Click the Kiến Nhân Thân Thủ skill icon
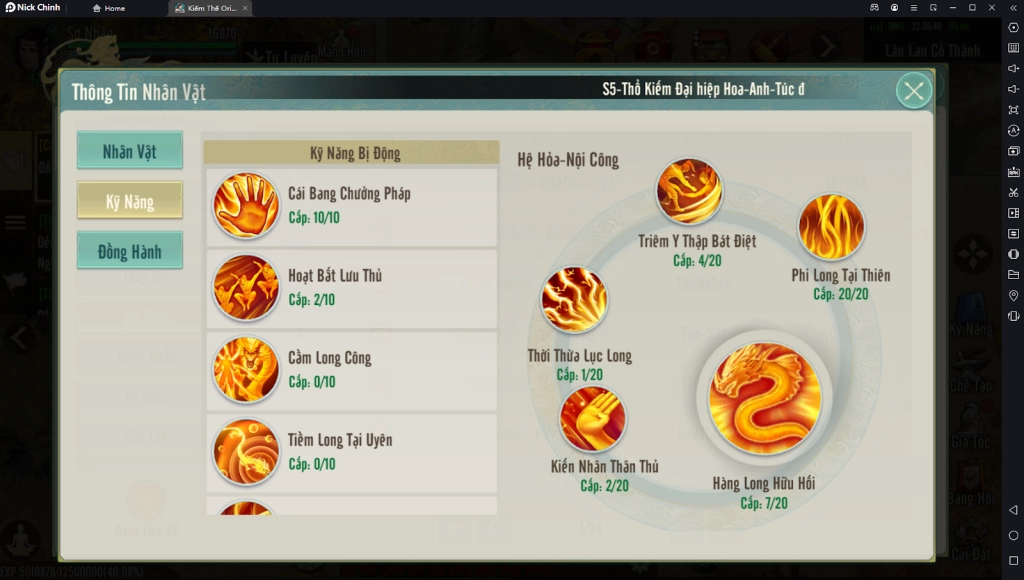The image size is (1024, 580). (x=593, y=418)
